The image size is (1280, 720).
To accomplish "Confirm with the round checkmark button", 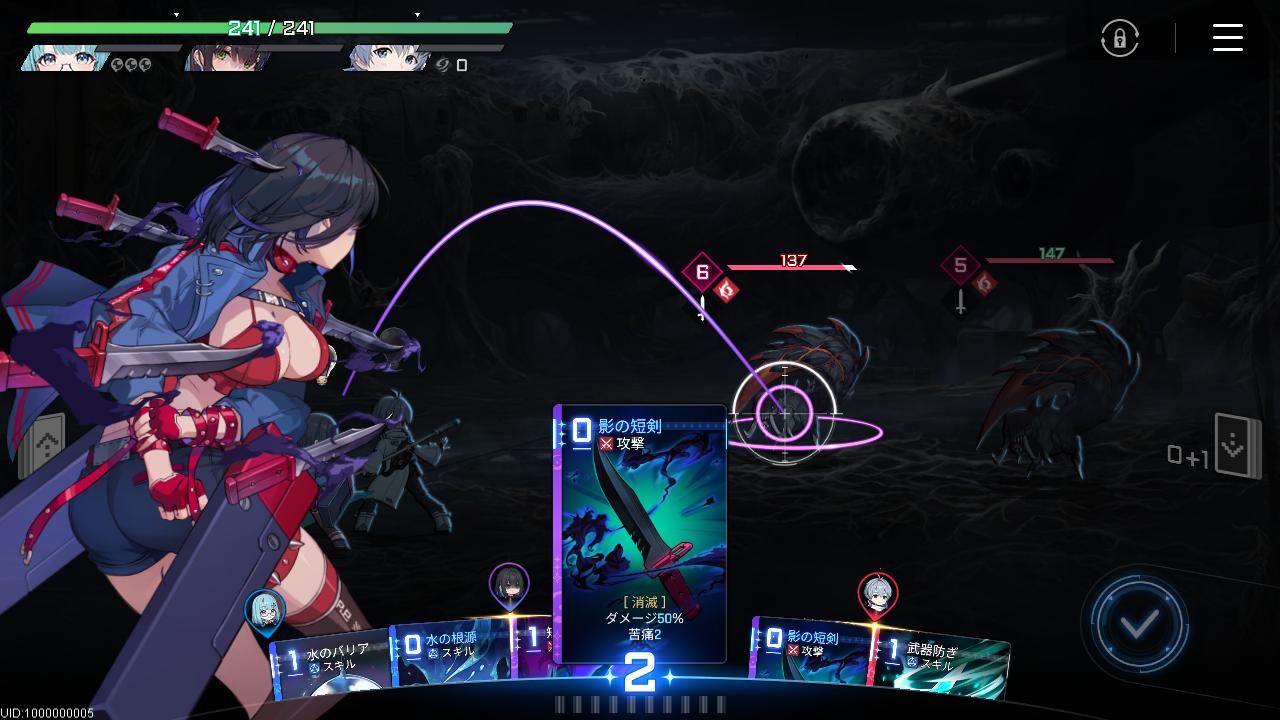I will pos(1139,624).
